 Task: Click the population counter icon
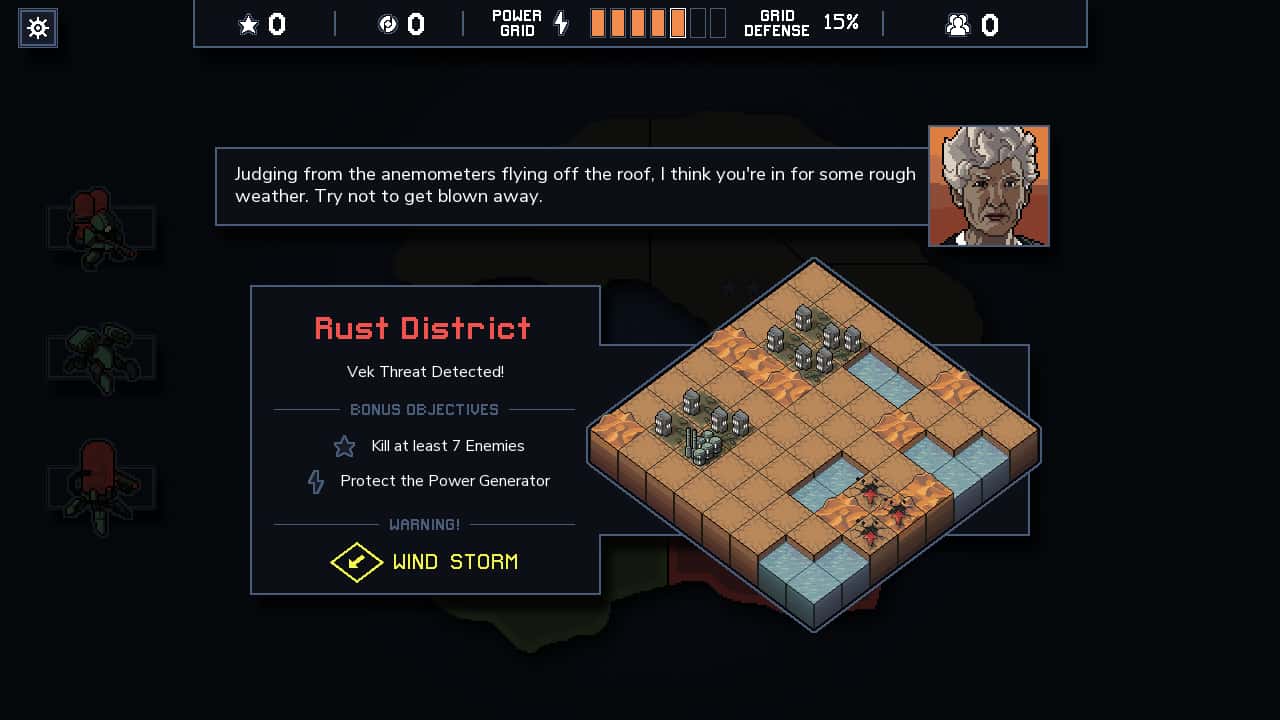tap(960, 23)
